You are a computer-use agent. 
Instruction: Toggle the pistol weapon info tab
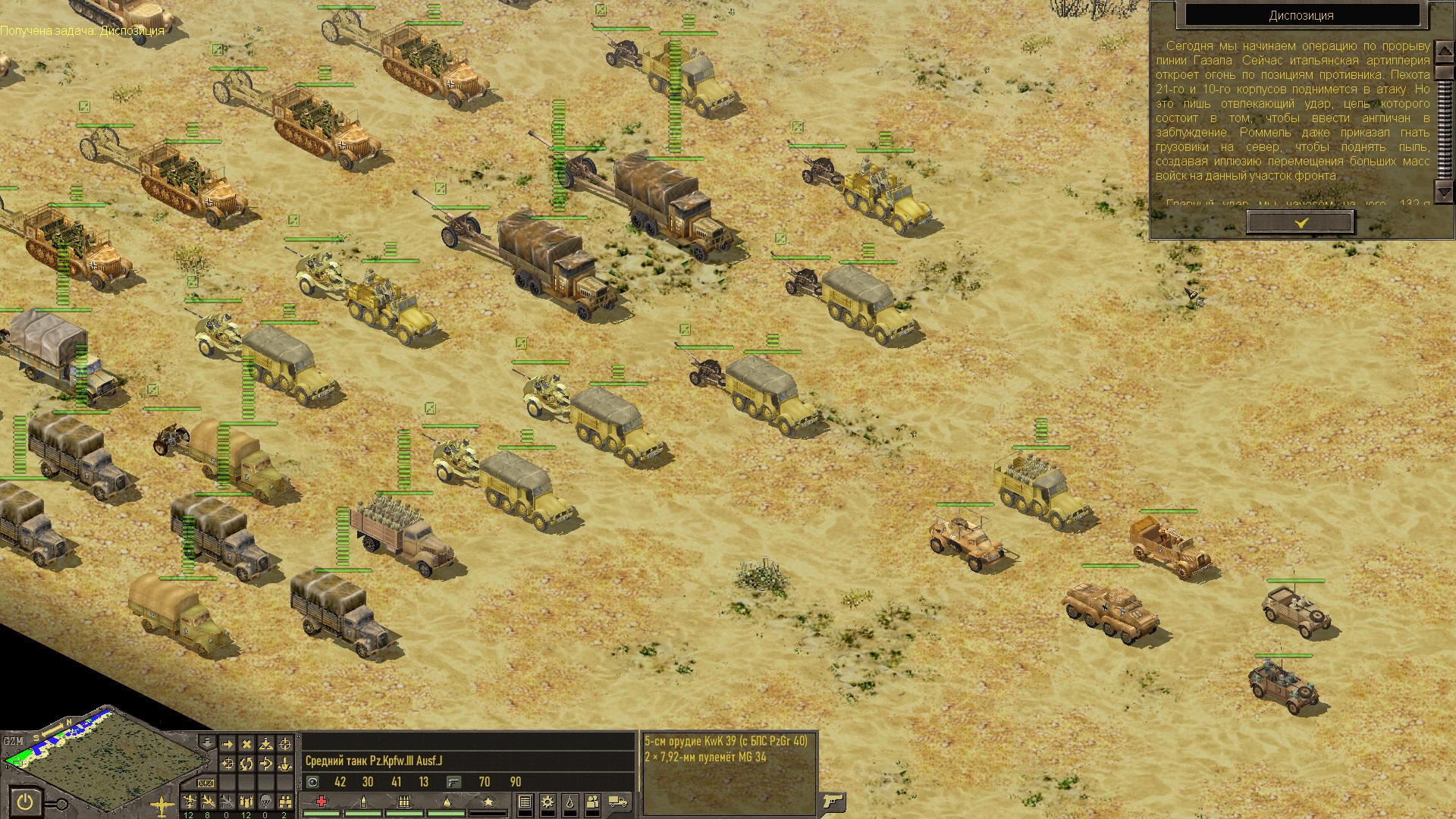tap(833, 801)
